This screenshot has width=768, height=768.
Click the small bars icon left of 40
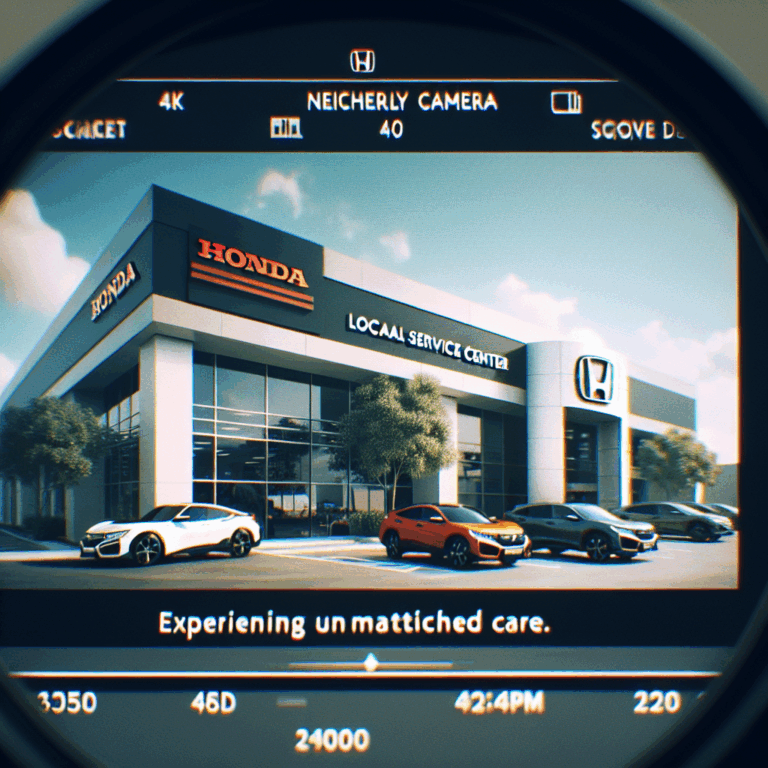click(286, 128)
